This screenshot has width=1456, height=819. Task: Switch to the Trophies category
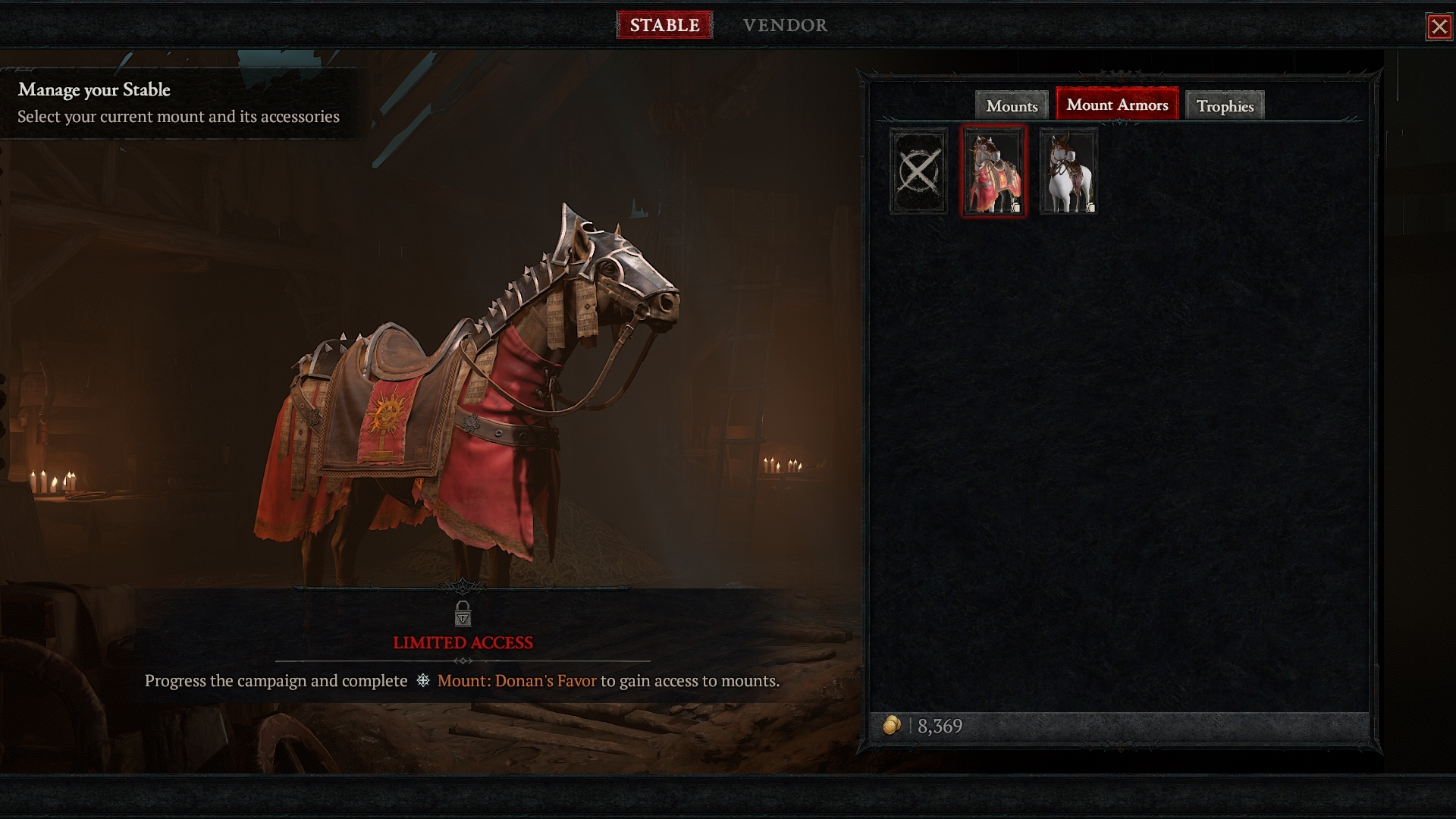pos(1225,106)
